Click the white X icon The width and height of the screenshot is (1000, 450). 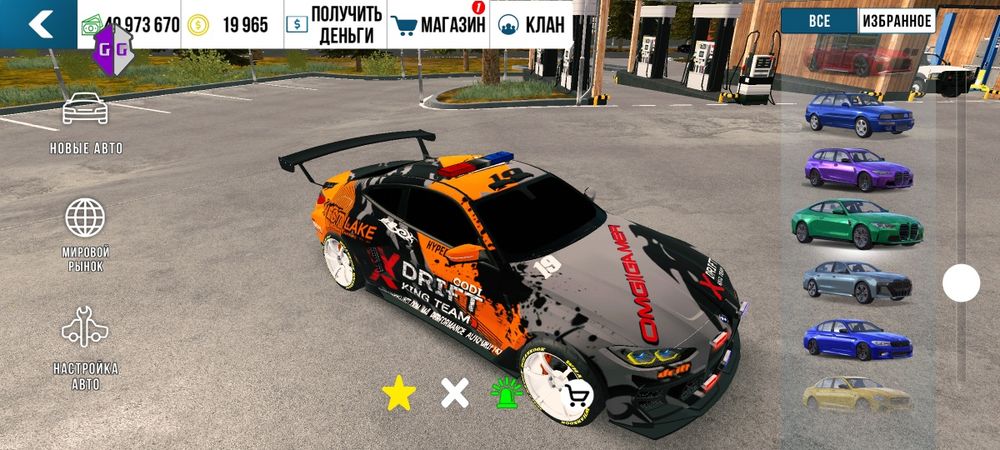pos(455,393)
